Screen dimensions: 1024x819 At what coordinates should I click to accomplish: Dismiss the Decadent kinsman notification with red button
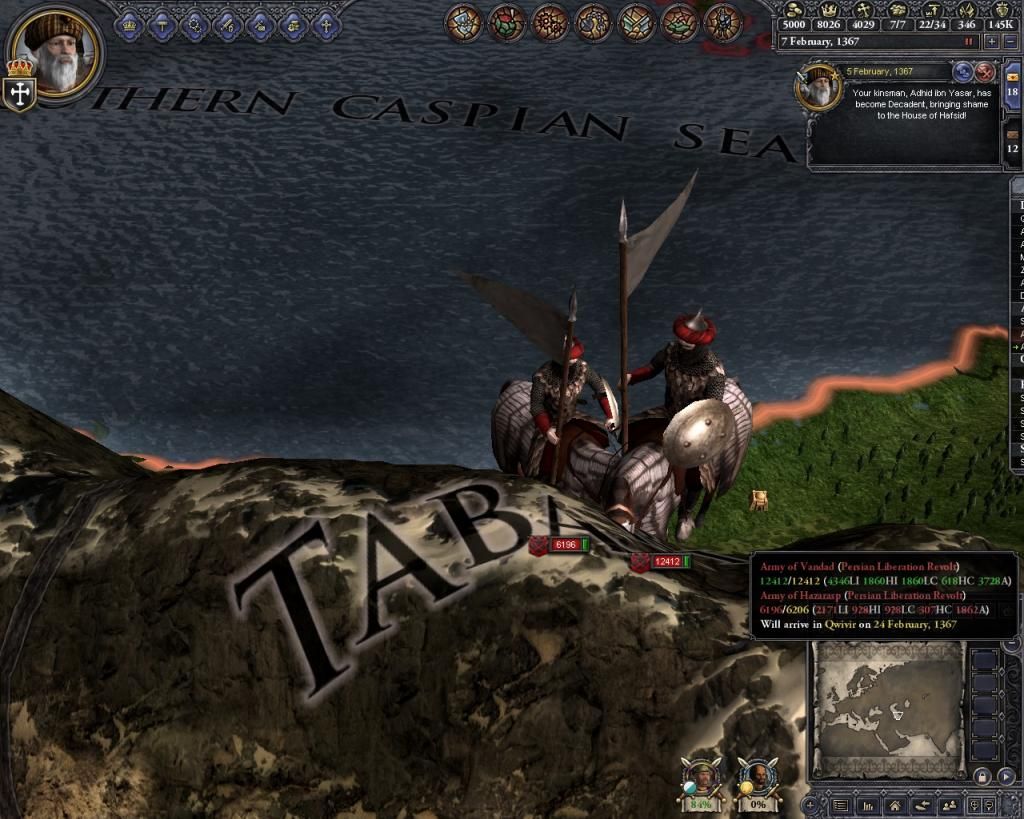pyautogui.click(x=985, y=72)
